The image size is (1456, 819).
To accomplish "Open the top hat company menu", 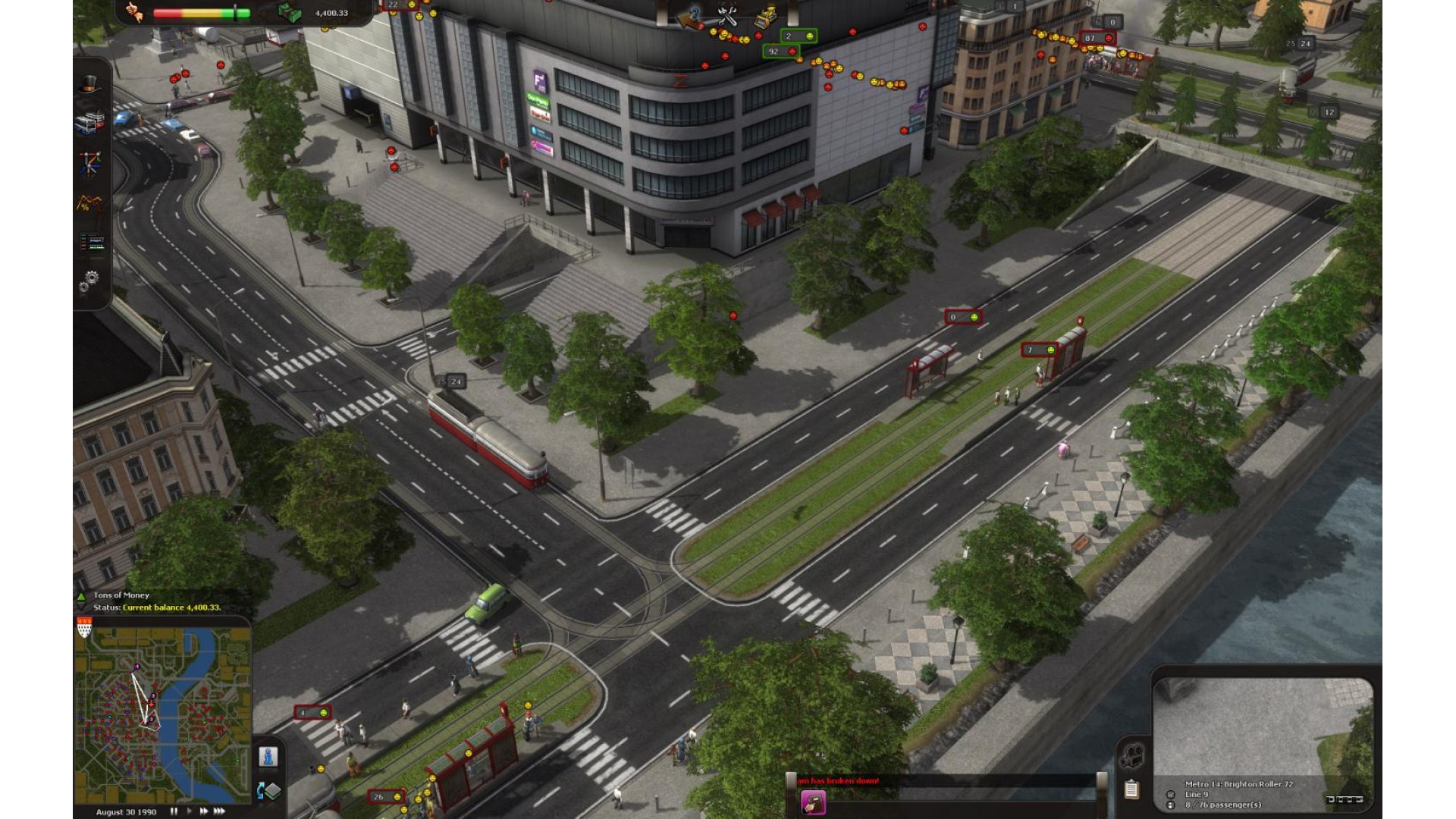I will [x=89, y=84].
